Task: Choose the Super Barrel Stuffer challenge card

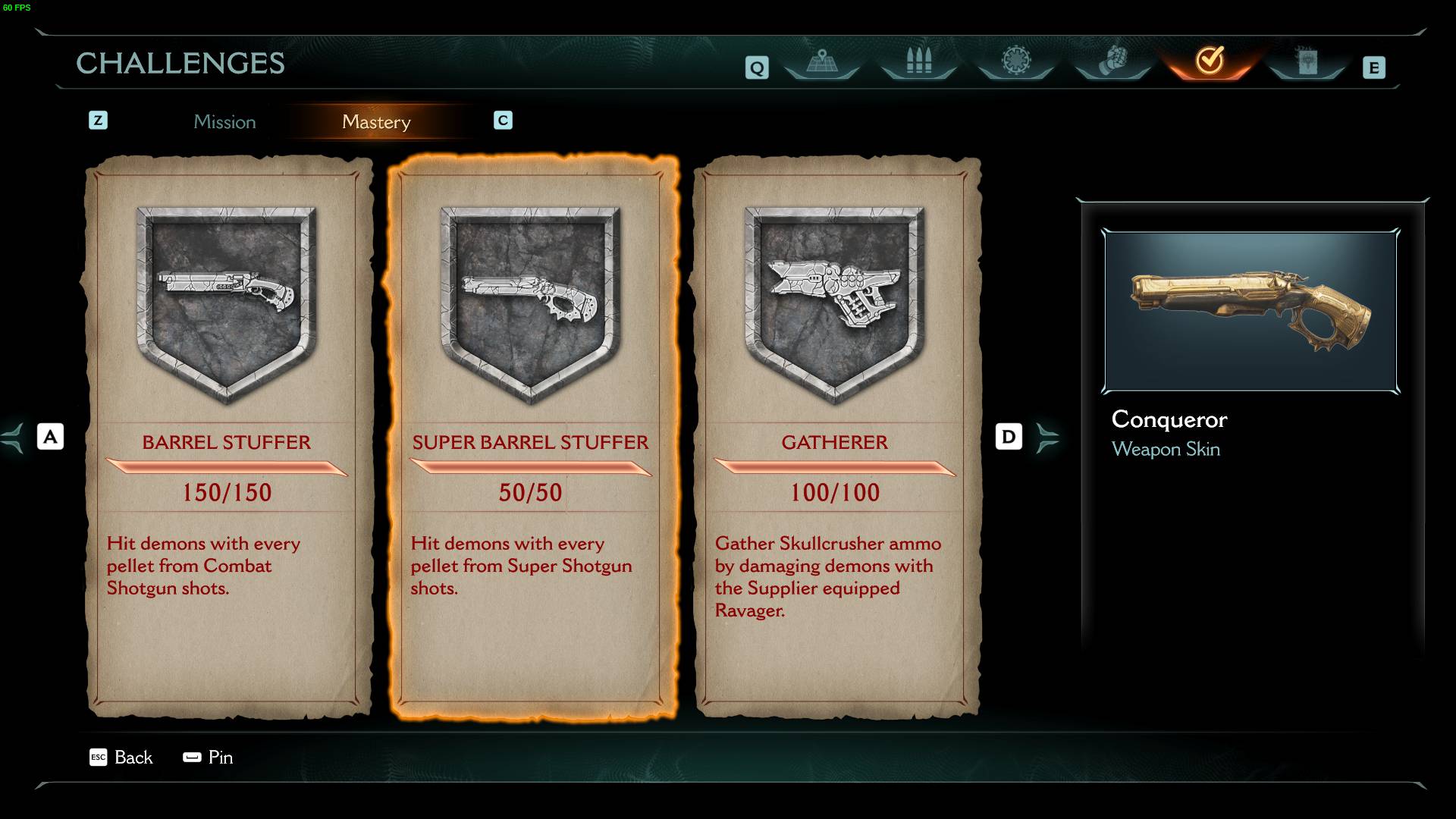Action: pos(531,436)
